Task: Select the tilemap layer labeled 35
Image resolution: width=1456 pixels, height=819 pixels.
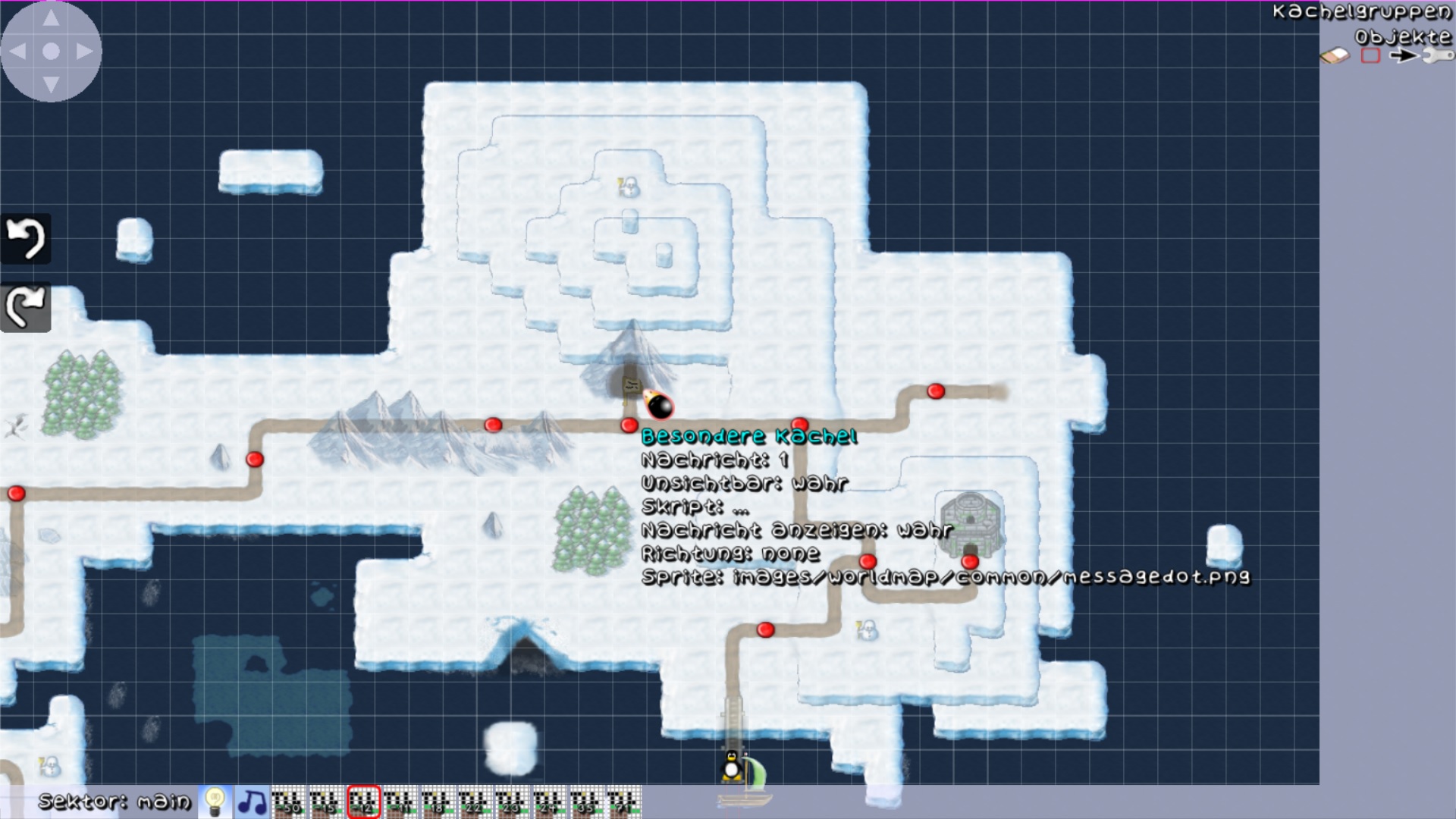Action: coord(586,802)
